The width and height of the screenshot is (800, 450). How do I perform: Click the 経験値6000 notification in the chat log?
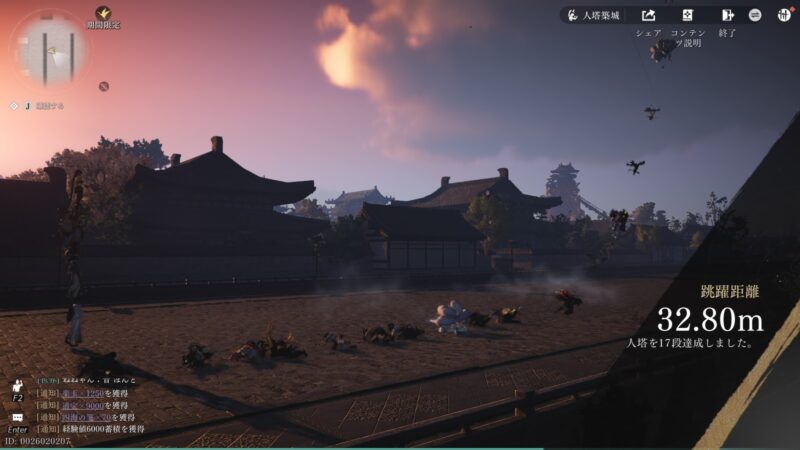pos(90,429)
